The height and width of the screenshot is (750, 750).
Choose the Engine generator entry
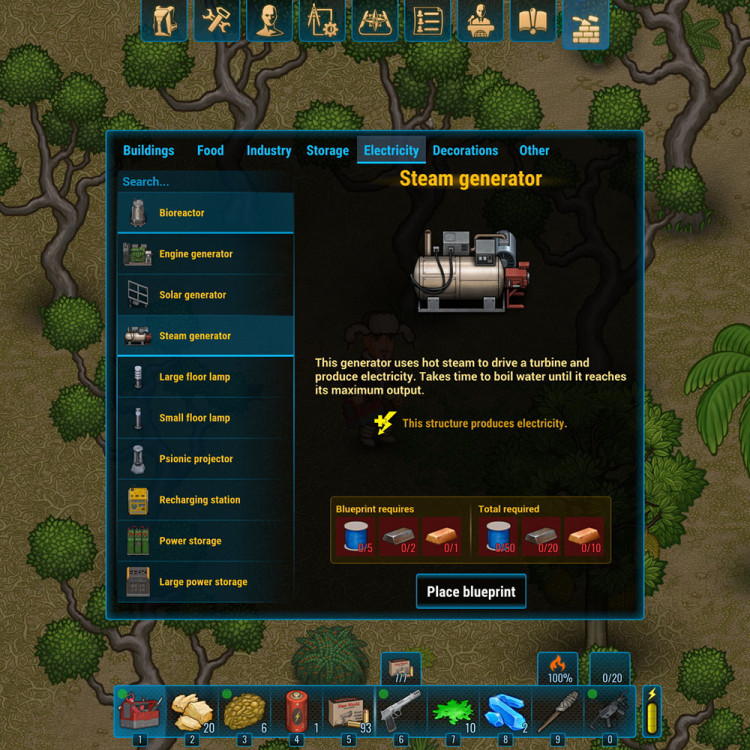pyautogui.click(x=205, y=254)
